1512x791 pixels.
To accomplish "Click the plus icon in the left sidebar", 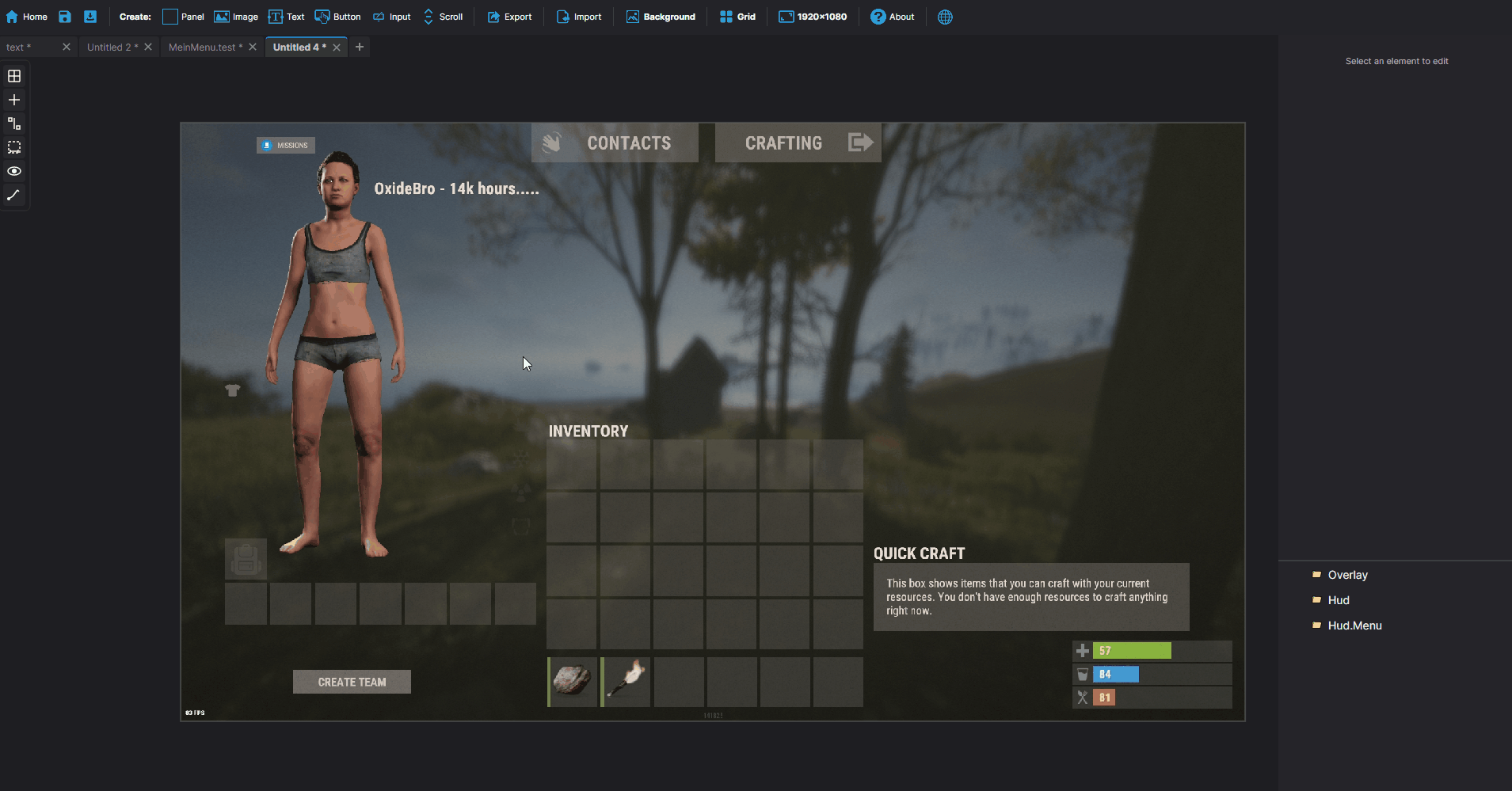I will [x=13, y=100].
